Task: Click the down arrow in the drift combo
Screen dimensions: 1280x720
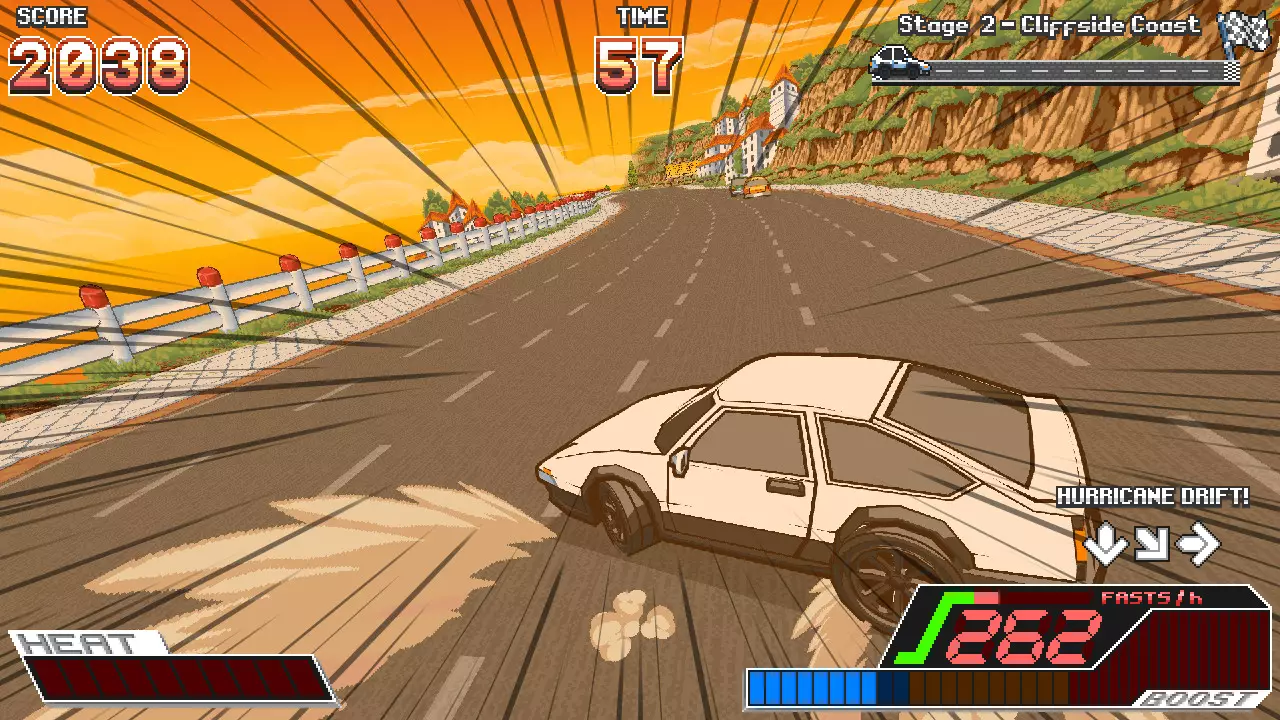Action: (x=1104, y=543)
